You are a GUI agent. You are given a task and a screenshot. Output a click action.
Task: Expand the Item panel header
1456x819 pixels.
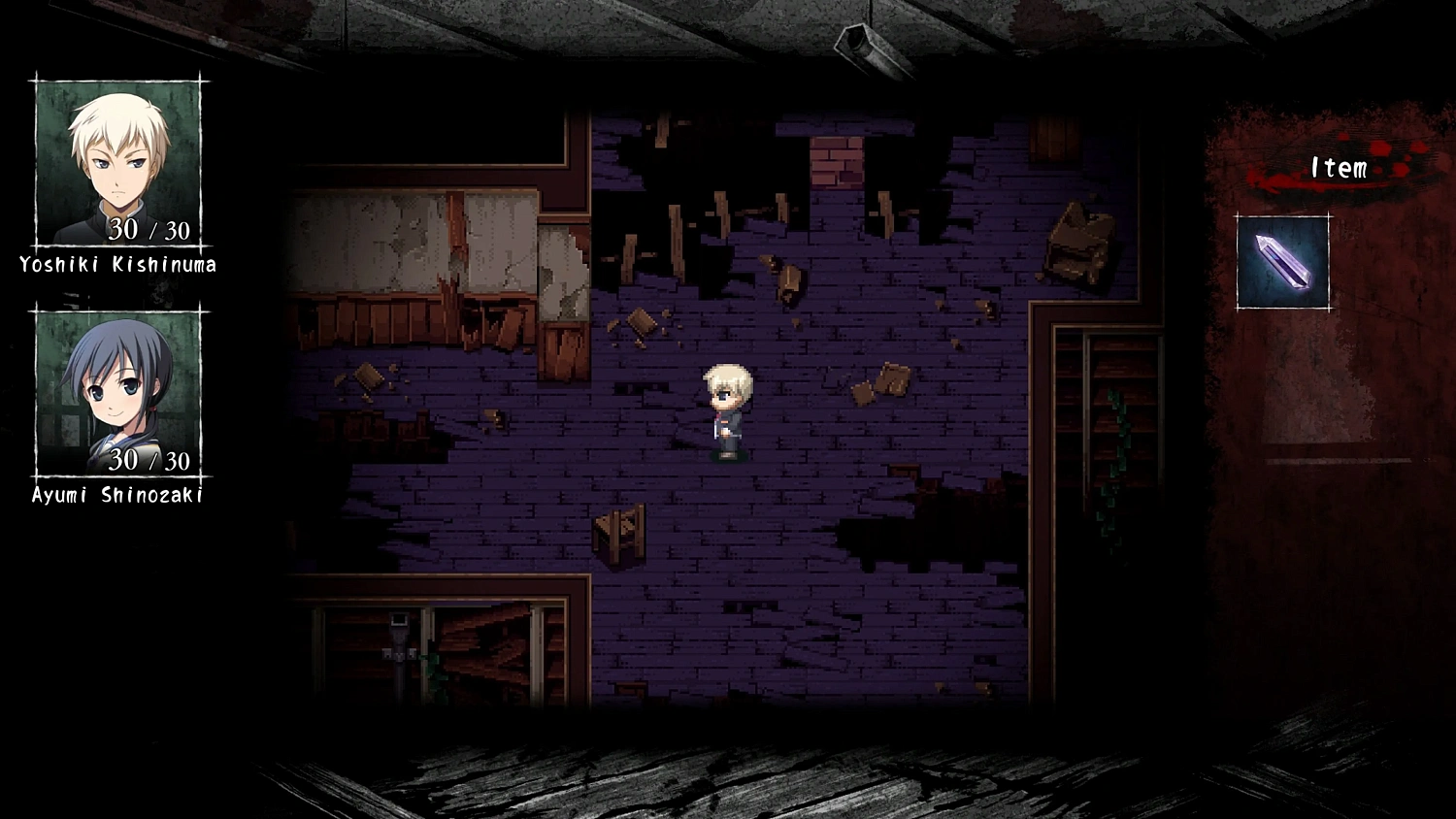tap(1338, 167)
